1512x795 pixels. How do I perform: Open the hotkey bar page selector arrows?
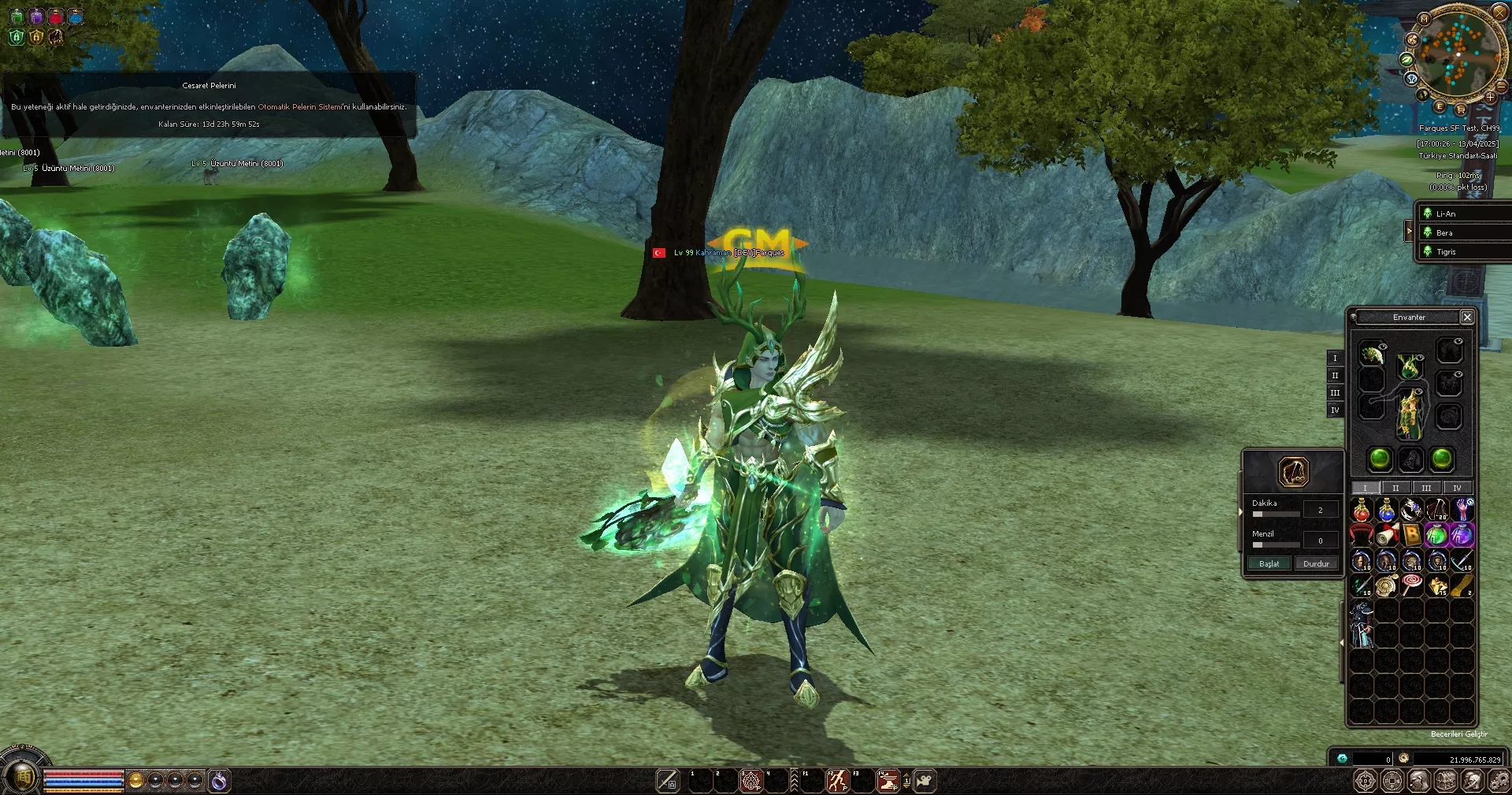(906, 780)
